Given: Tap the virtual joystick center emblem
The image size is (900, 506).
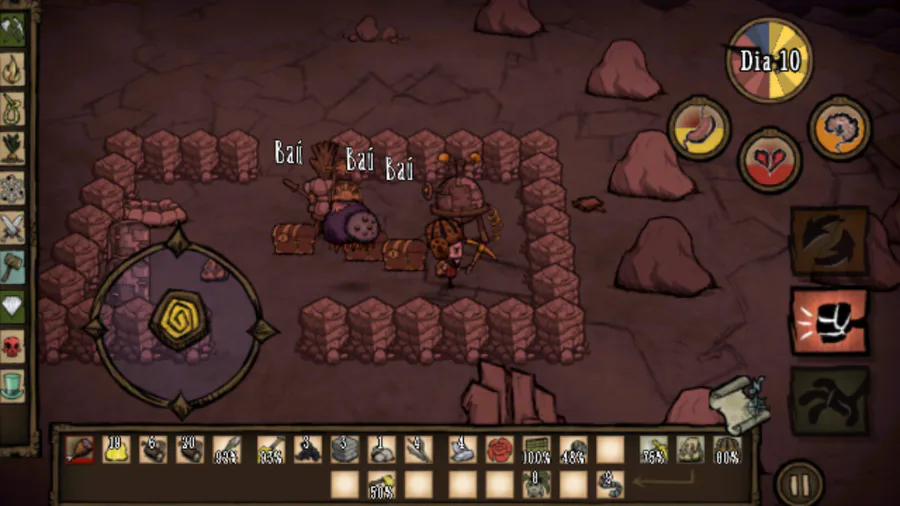Looking at the screenshot, I should (x=179, y=322).
